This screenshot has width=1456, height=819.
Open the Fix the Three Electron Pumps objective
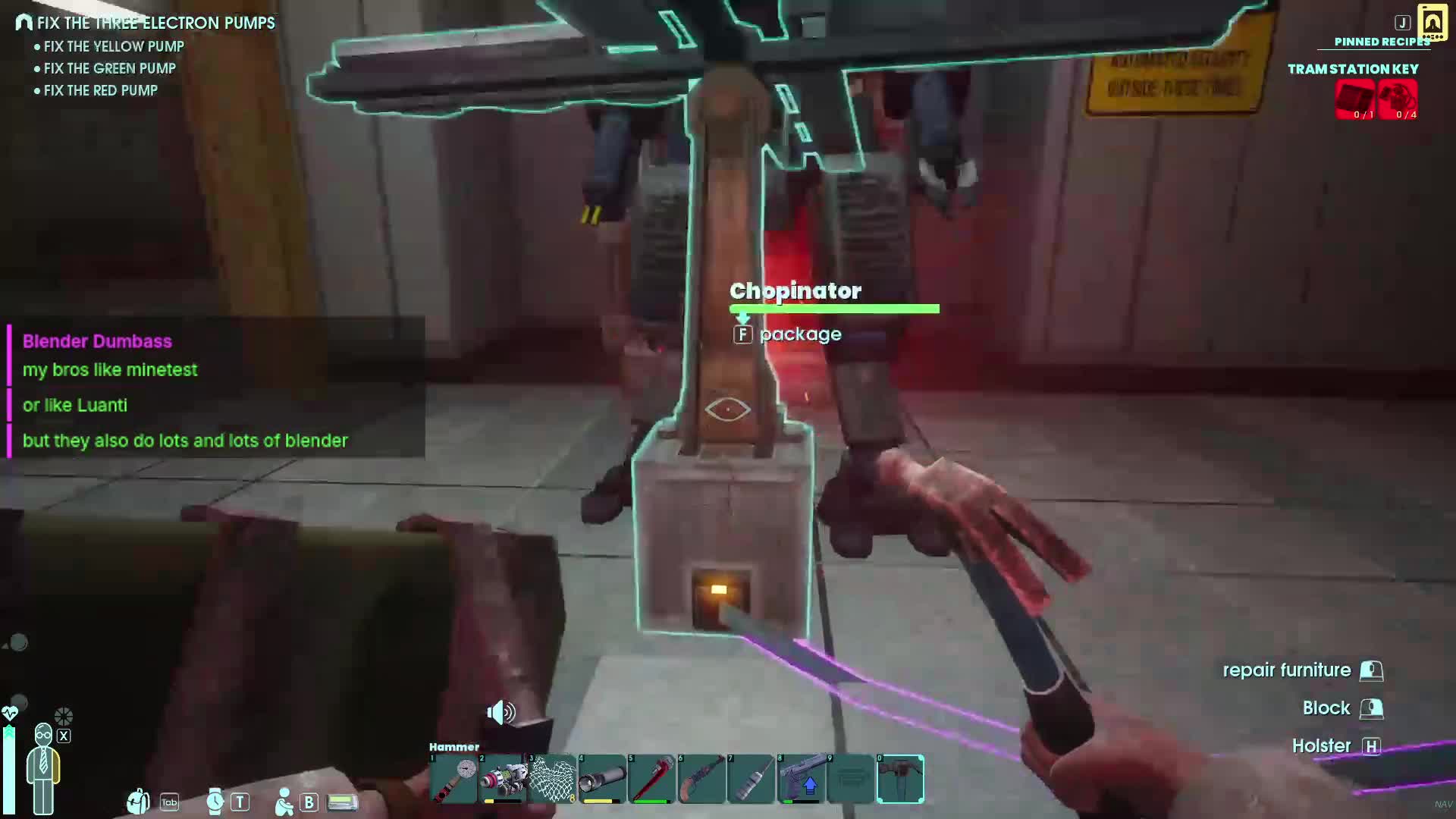155,23
